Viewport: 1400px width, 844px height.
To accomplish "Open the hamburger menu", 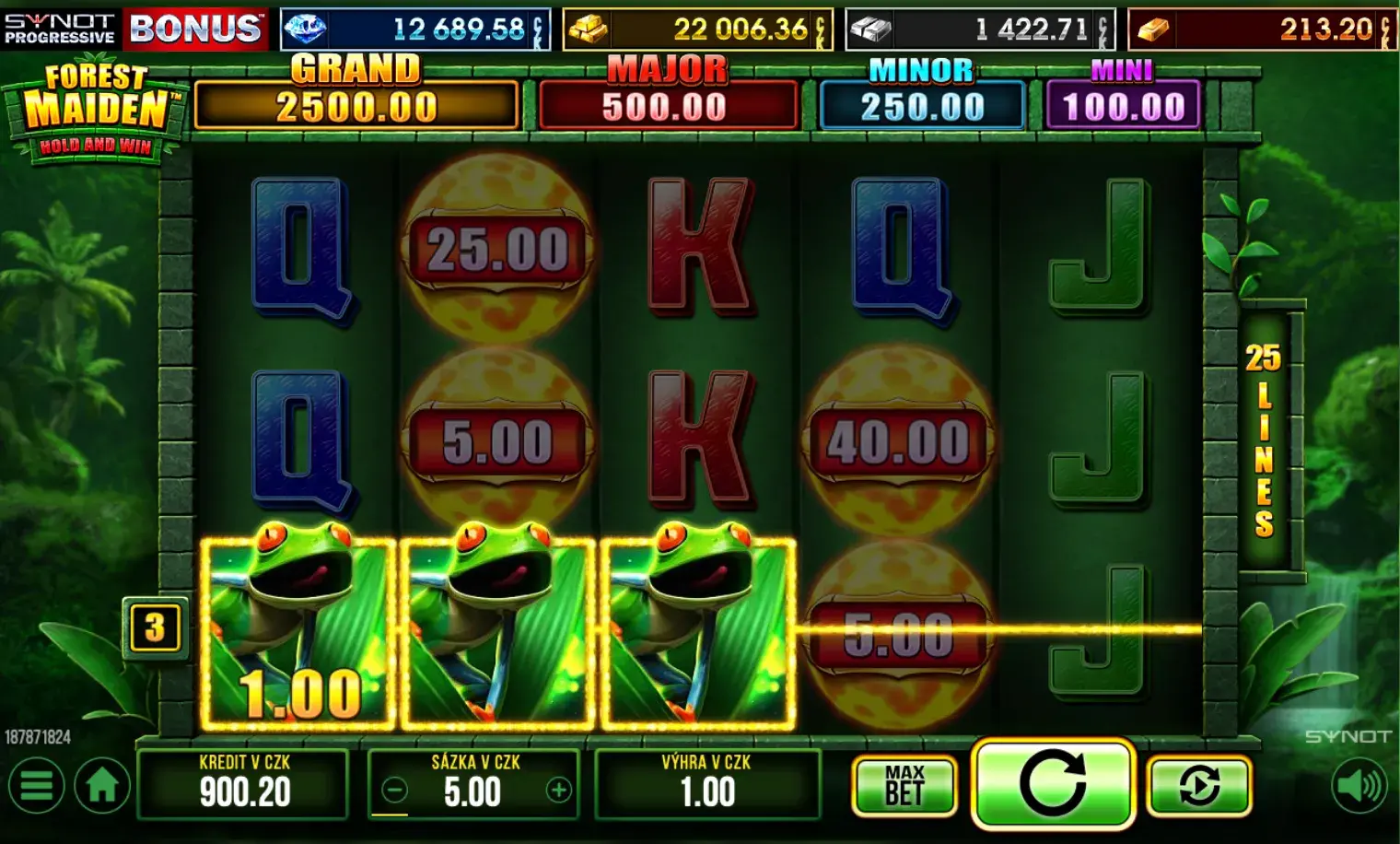I will click(36, 787).
